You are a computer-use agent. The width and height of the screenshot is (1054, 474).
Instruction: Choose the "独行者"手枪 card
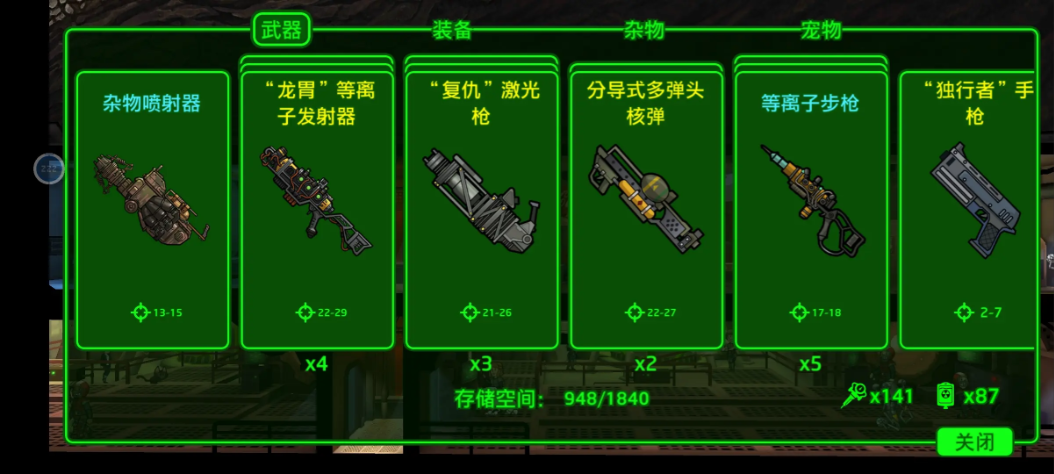pos(967,210)
